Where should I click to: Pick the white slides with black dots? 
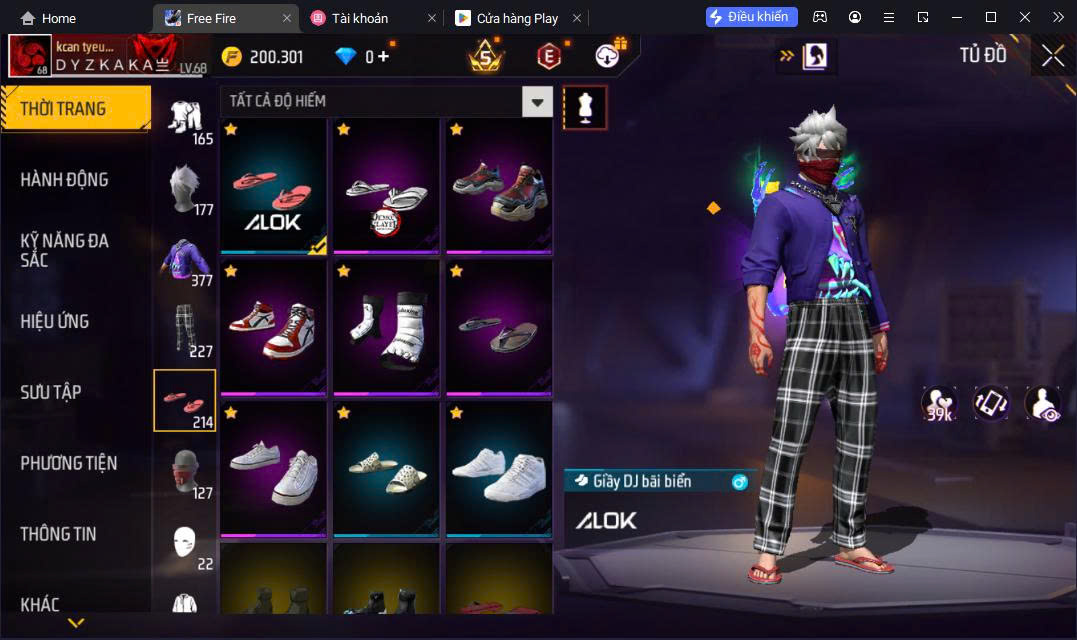pos(386,469)
